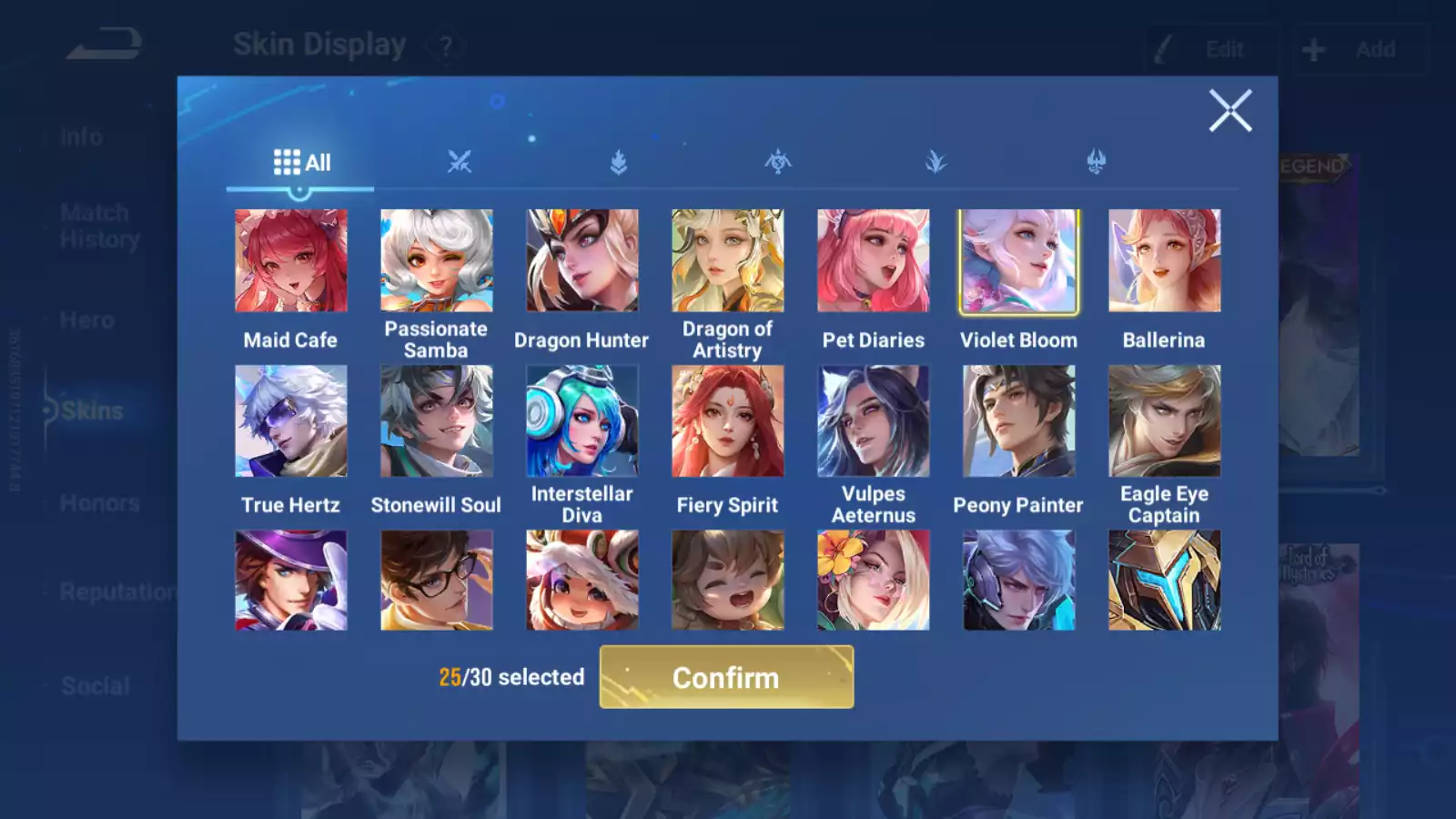Select the Interstellar Diva skin
1456x819 pixels.
pyautogui.click(x=581, y=421)
